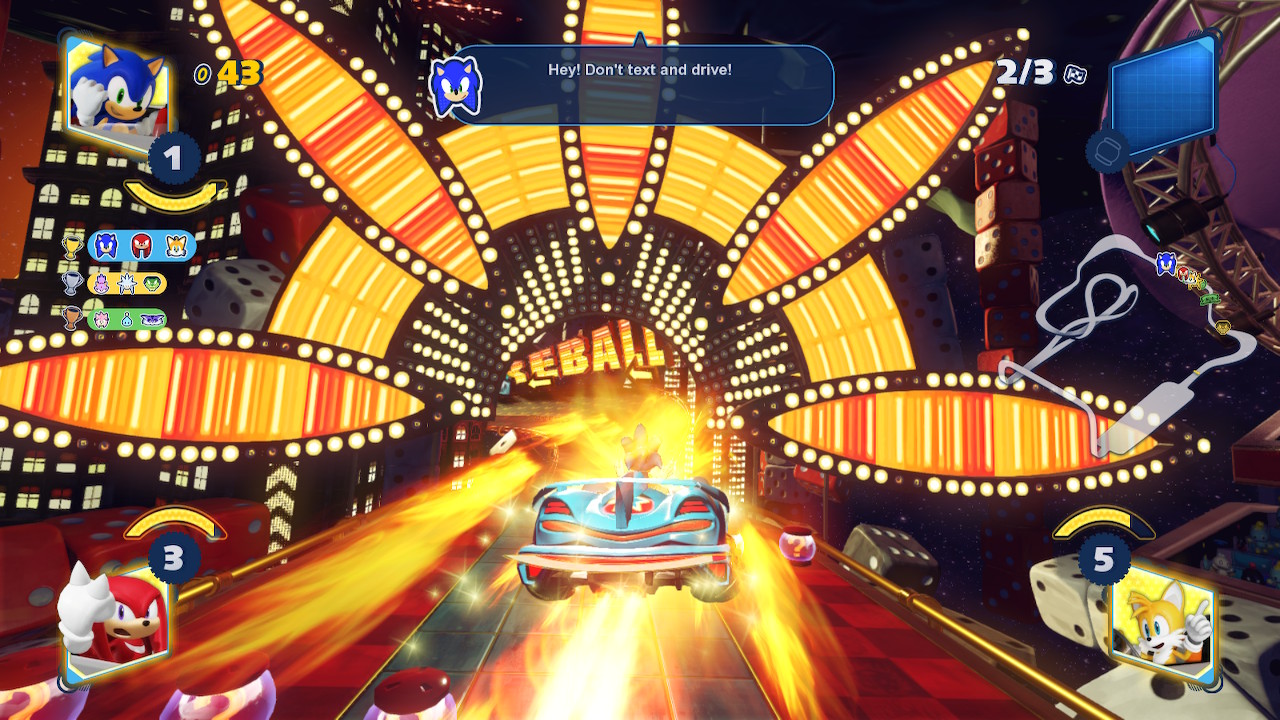Open the blue item box slot
This screenshot has height=720, width=1280.
[x=1162, y=97]
